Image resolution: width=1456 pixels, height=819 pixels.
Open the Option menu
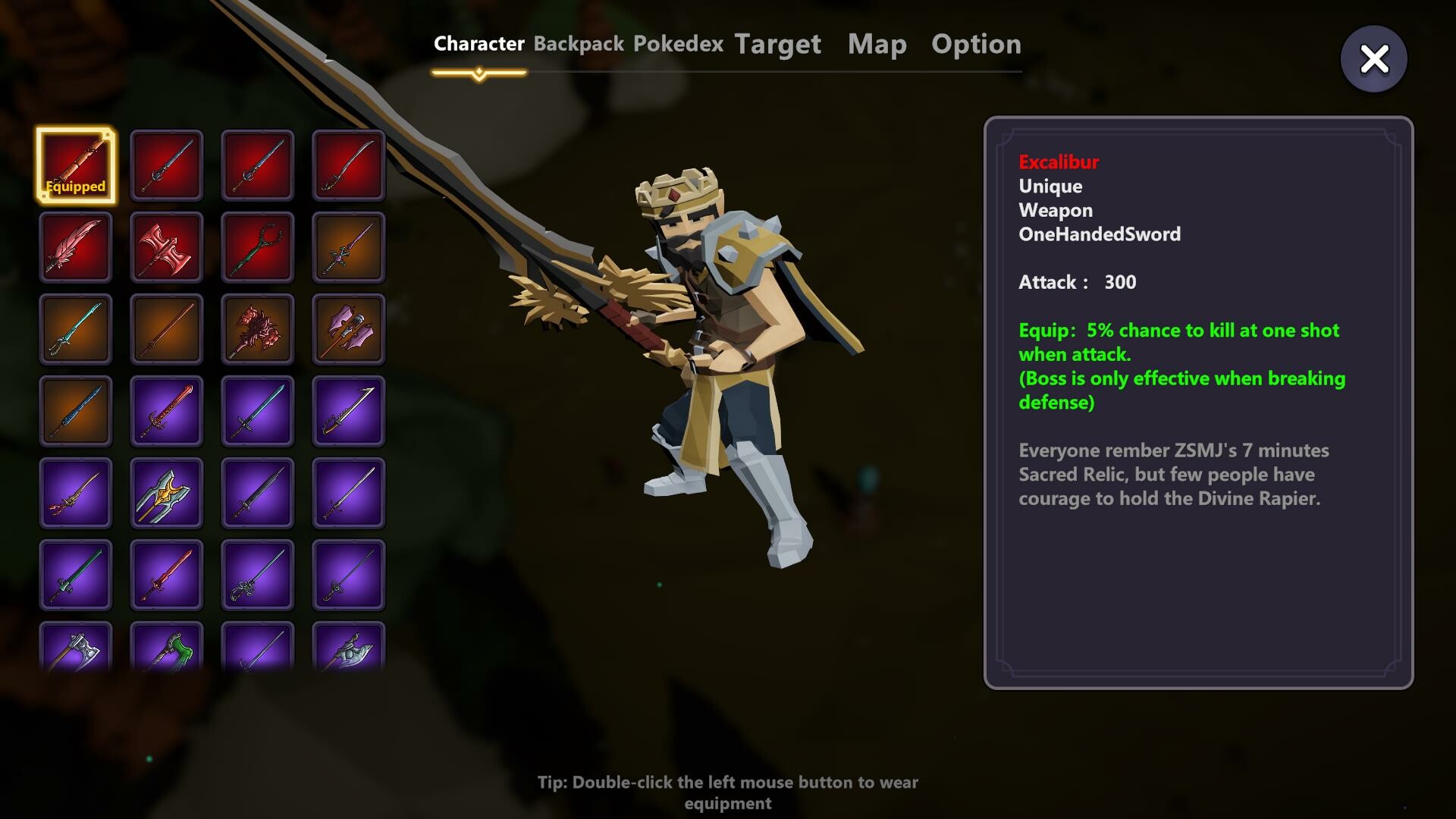tap(977, 44)
